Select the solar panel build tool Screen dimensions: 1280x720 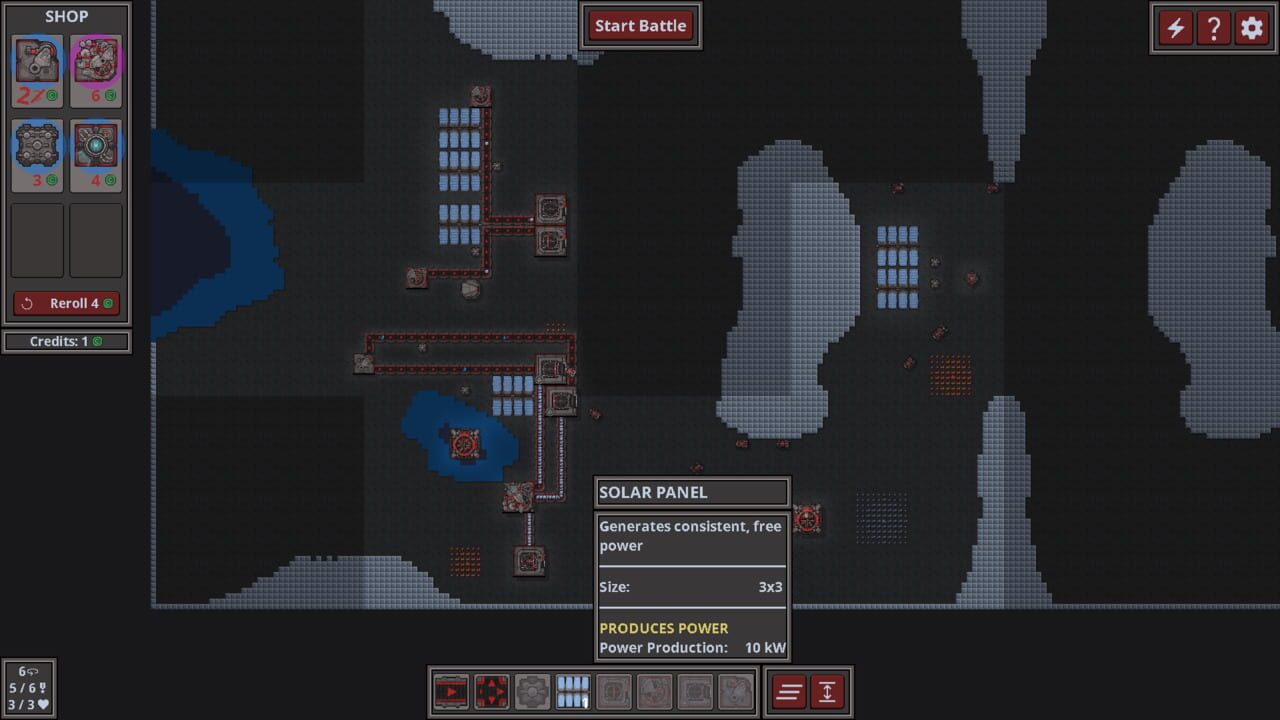click(572, 690)
